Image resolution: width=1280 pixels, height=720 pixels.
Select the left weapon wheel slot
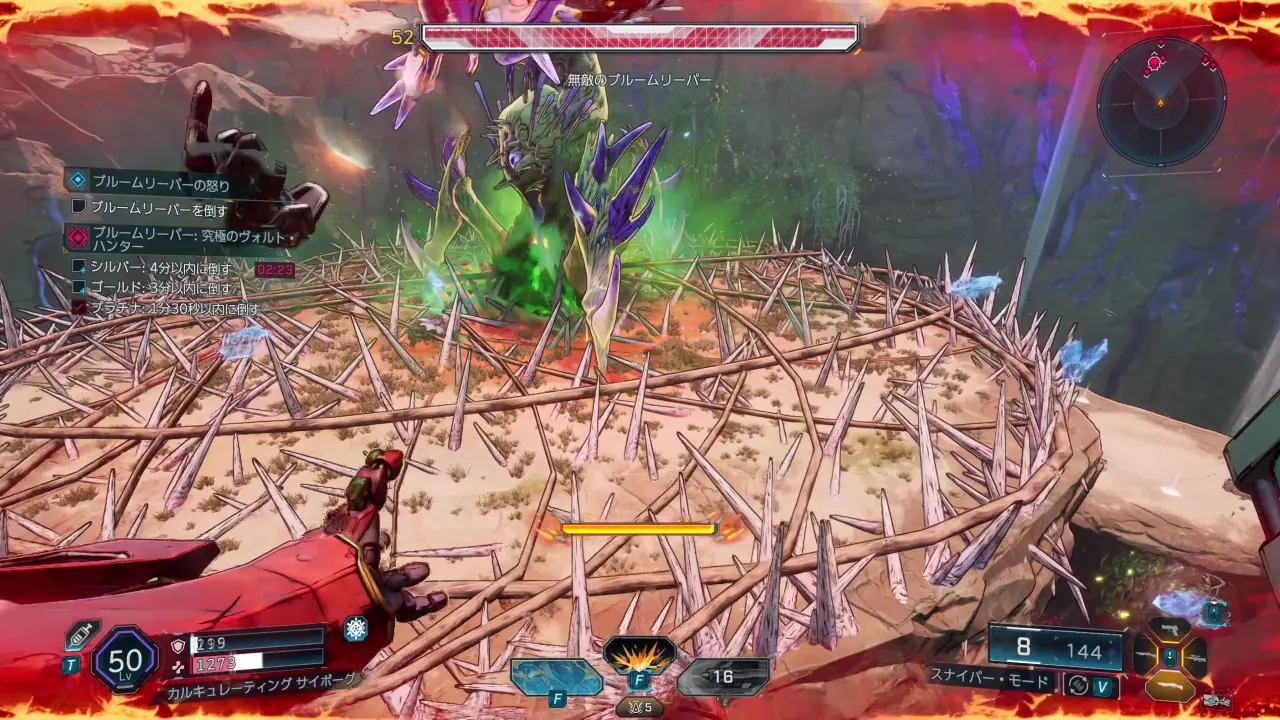point(1146,657)
